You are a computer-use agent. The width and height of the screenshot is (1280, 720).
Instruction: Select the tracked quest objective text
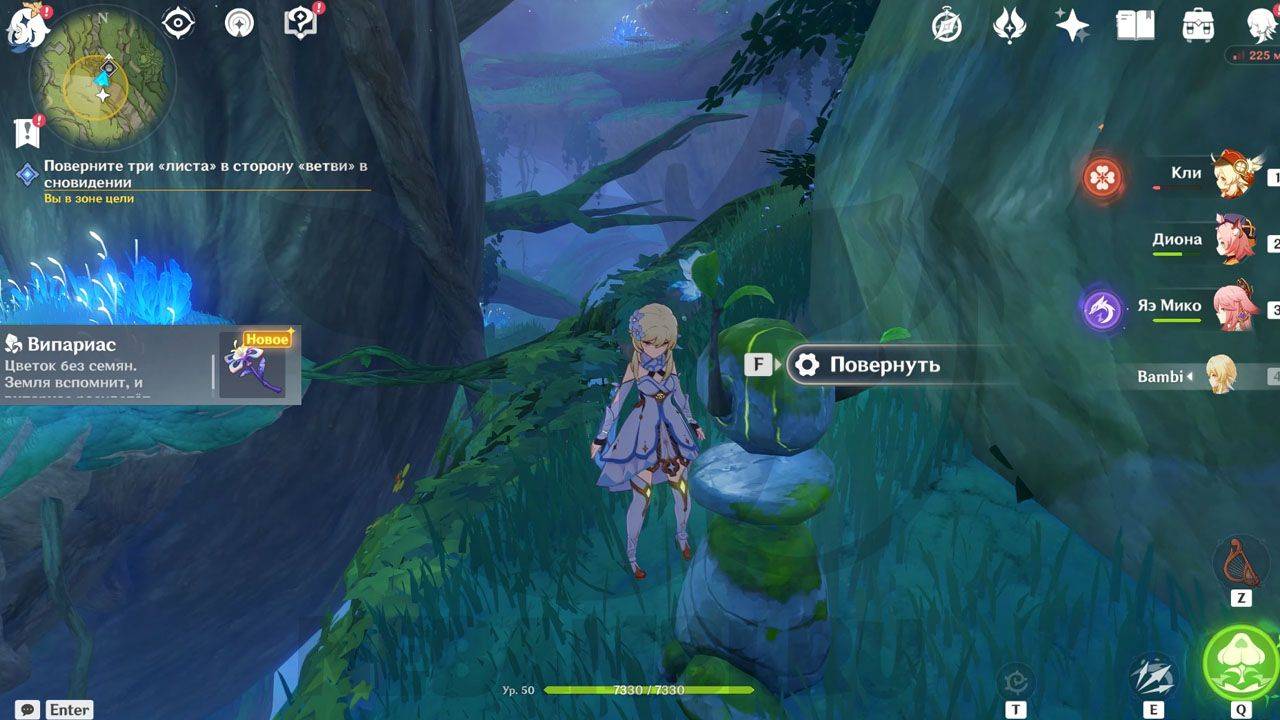[205, 174]
